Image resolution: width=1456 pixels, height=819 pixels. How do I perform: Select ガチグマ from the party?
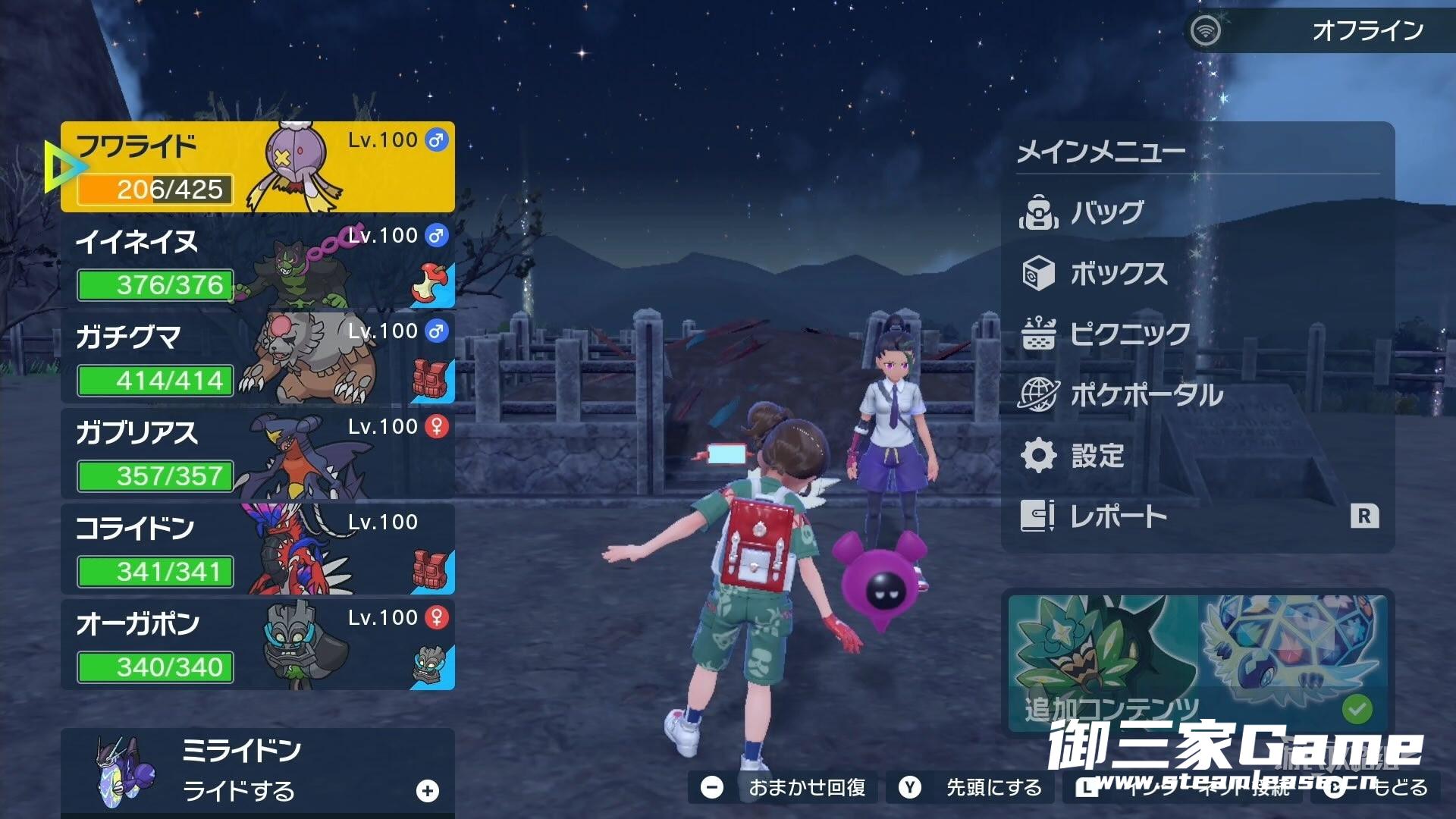coord(258,358)
